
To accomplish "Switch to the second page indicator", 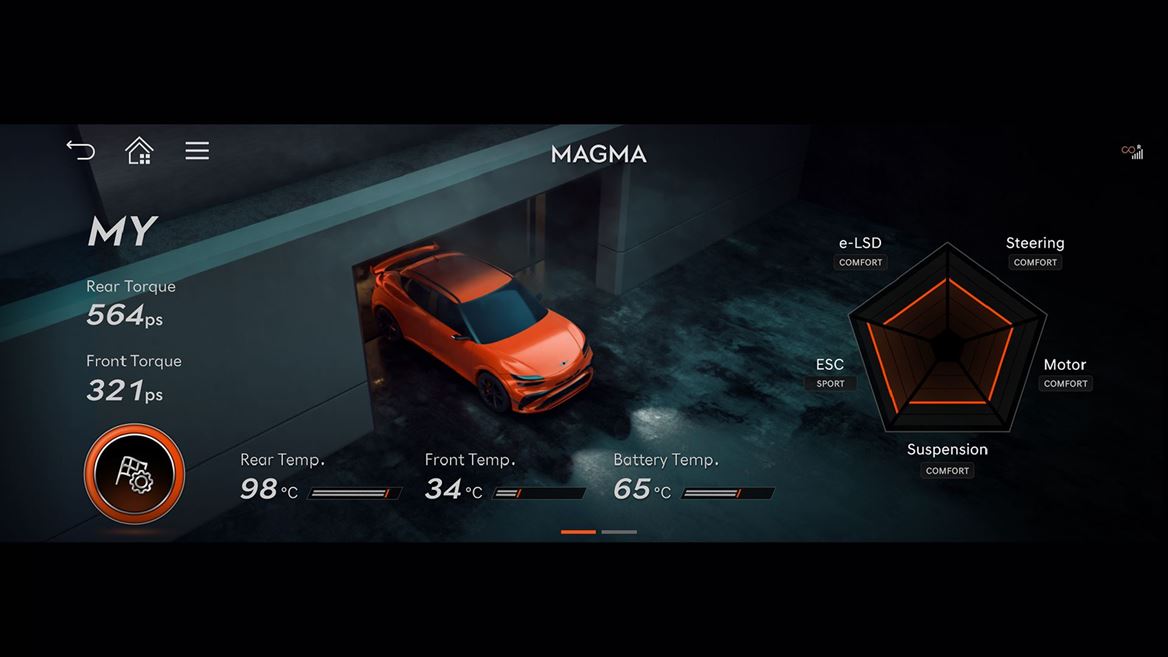I will click(x=619, y=532).
